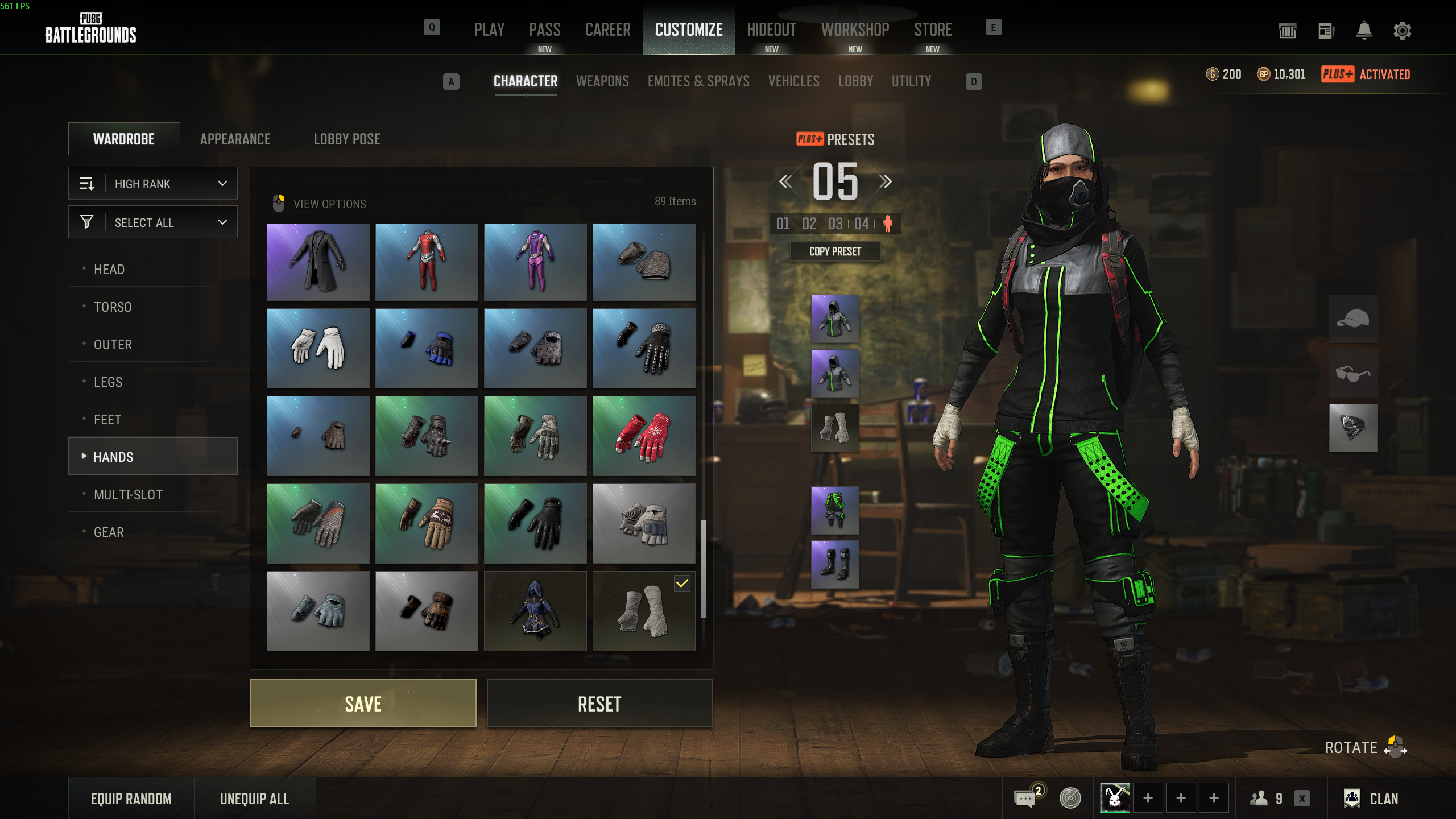The width and height of the screenshot is (1456, 819).
Task: Select the red snowflake gloves item
Action: (644, 436)
